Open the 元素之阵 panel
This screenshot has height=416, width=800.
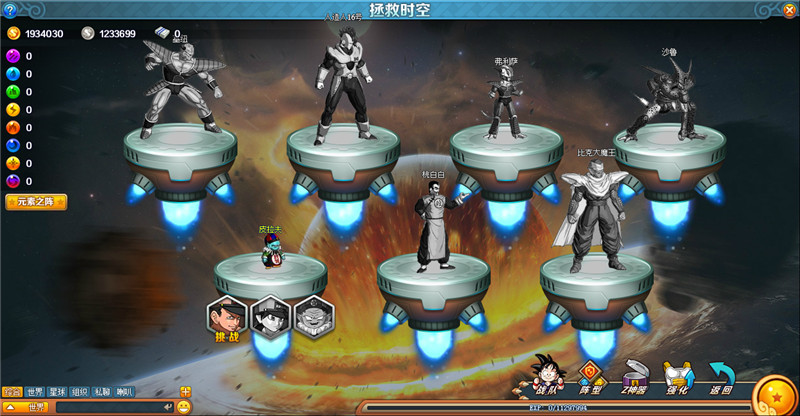tap(36, 203)
